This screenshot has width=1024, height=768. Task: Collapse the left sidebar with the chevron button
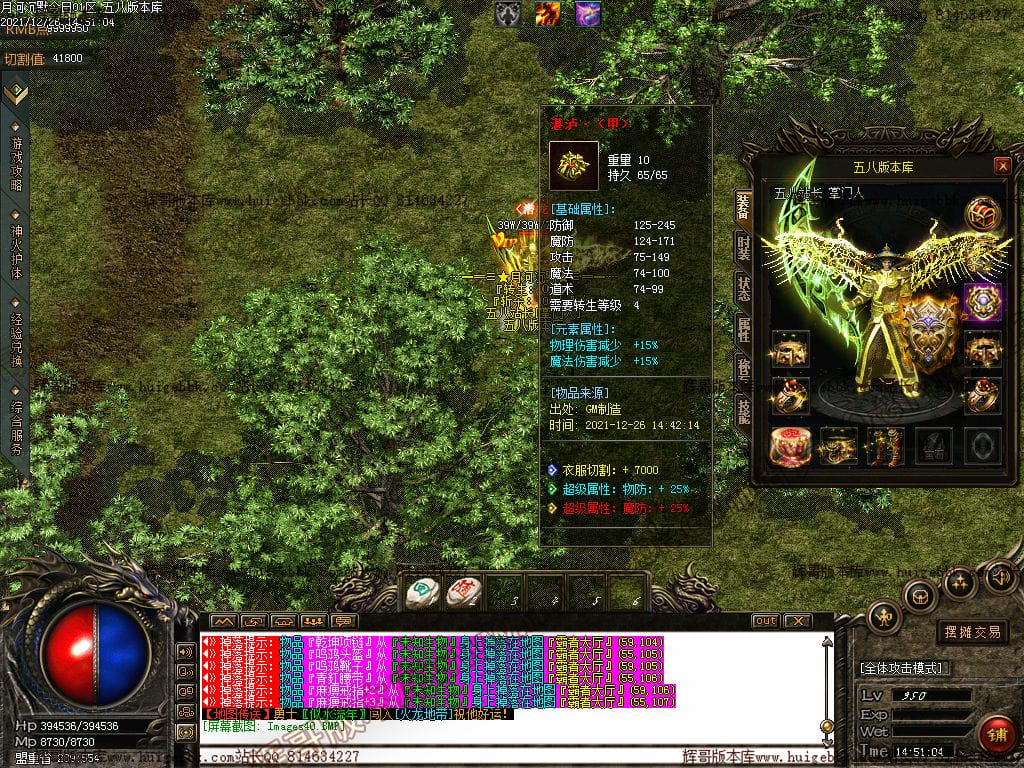click(15, 93)
